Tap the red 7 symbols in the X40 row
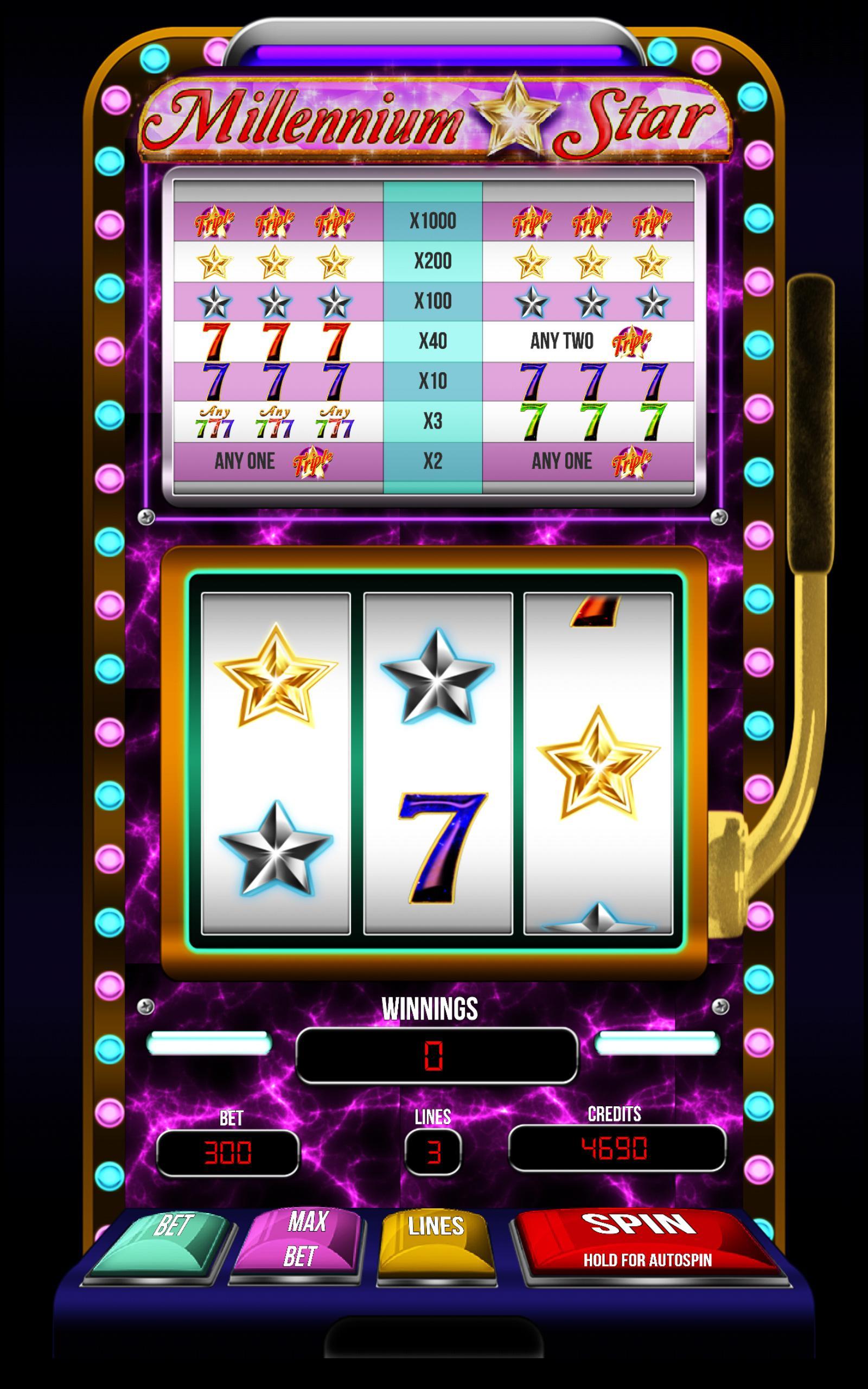This screenshot has width=868, height=1389. coord(276,340)
